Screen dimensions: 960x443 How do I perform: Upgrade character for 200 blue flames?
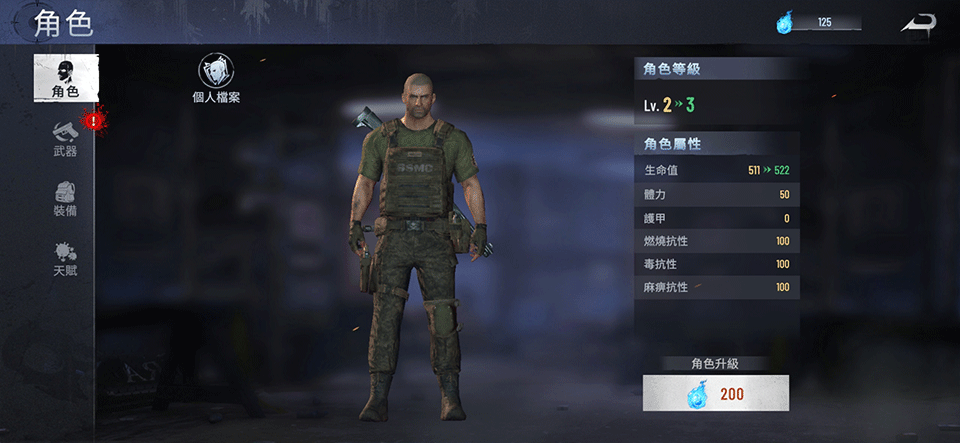(x=716, y=393)
